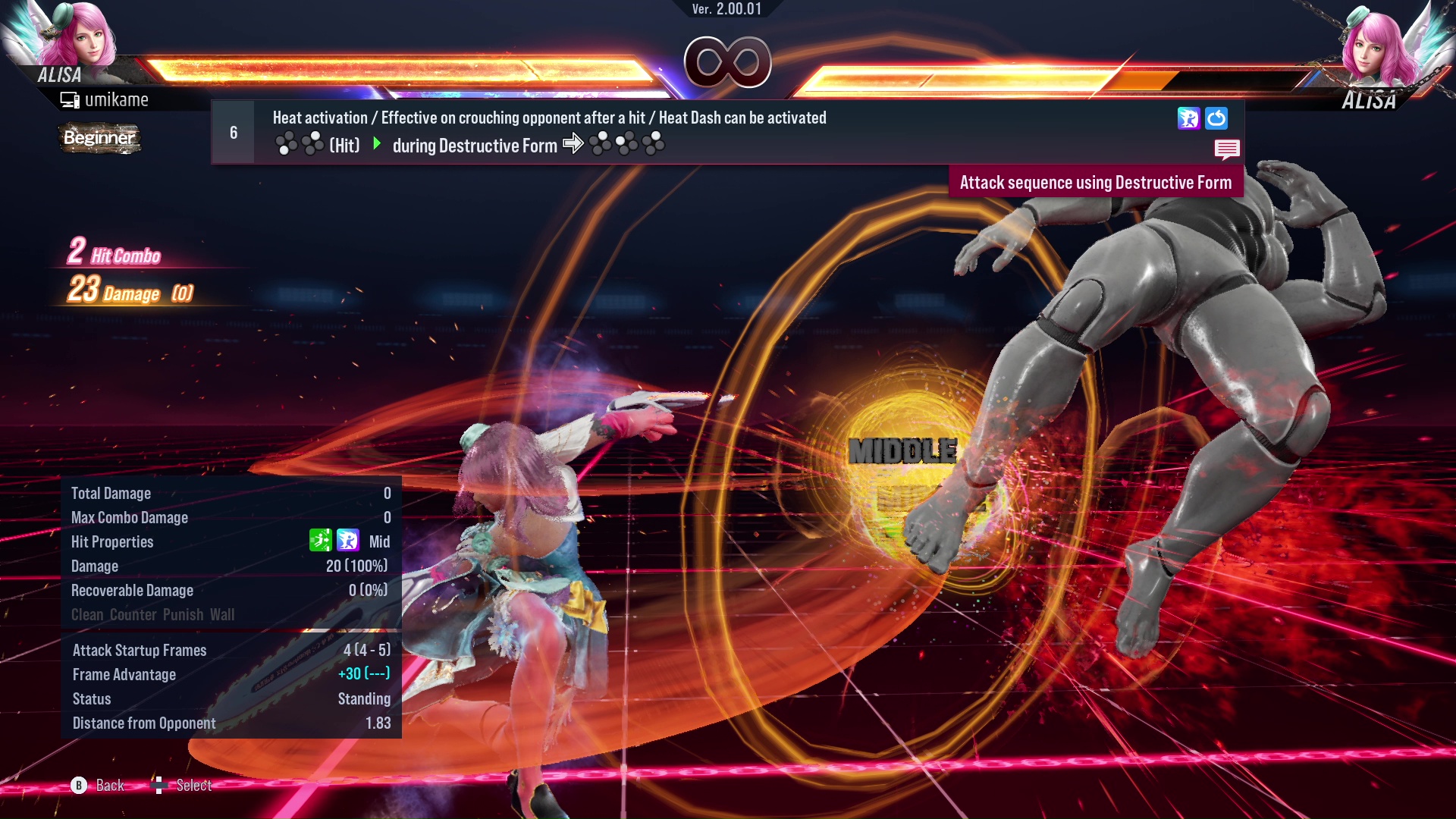Click the infinity timer symbol at top center
This screenshot has height=819, width=1456.
[x=726, y=62]
